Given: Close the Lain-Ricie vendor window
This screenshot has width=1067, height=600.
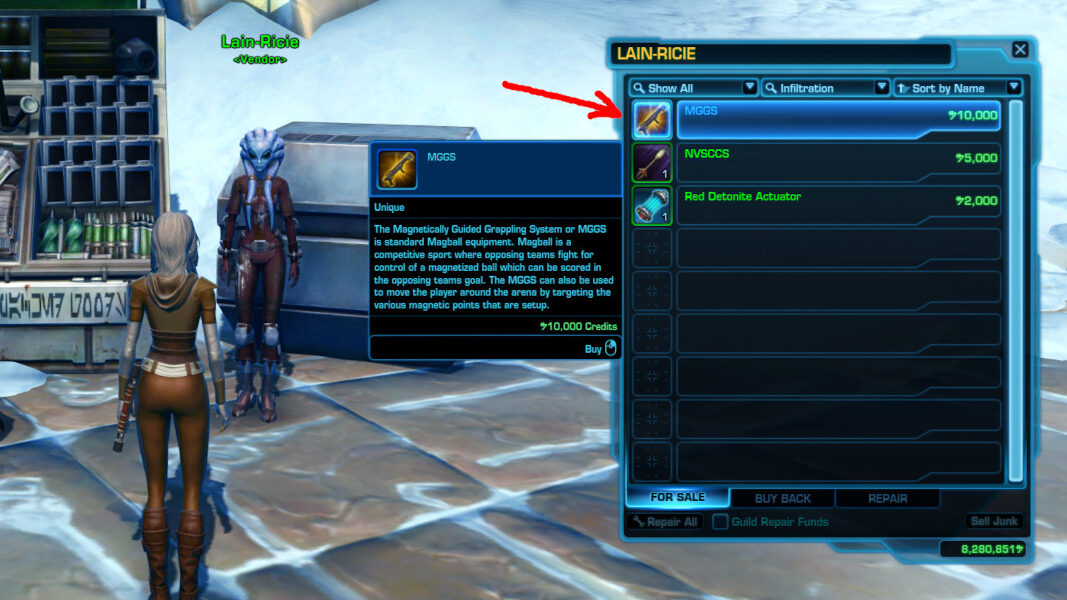Looking at the screenshot, I should pos(1019,49).
